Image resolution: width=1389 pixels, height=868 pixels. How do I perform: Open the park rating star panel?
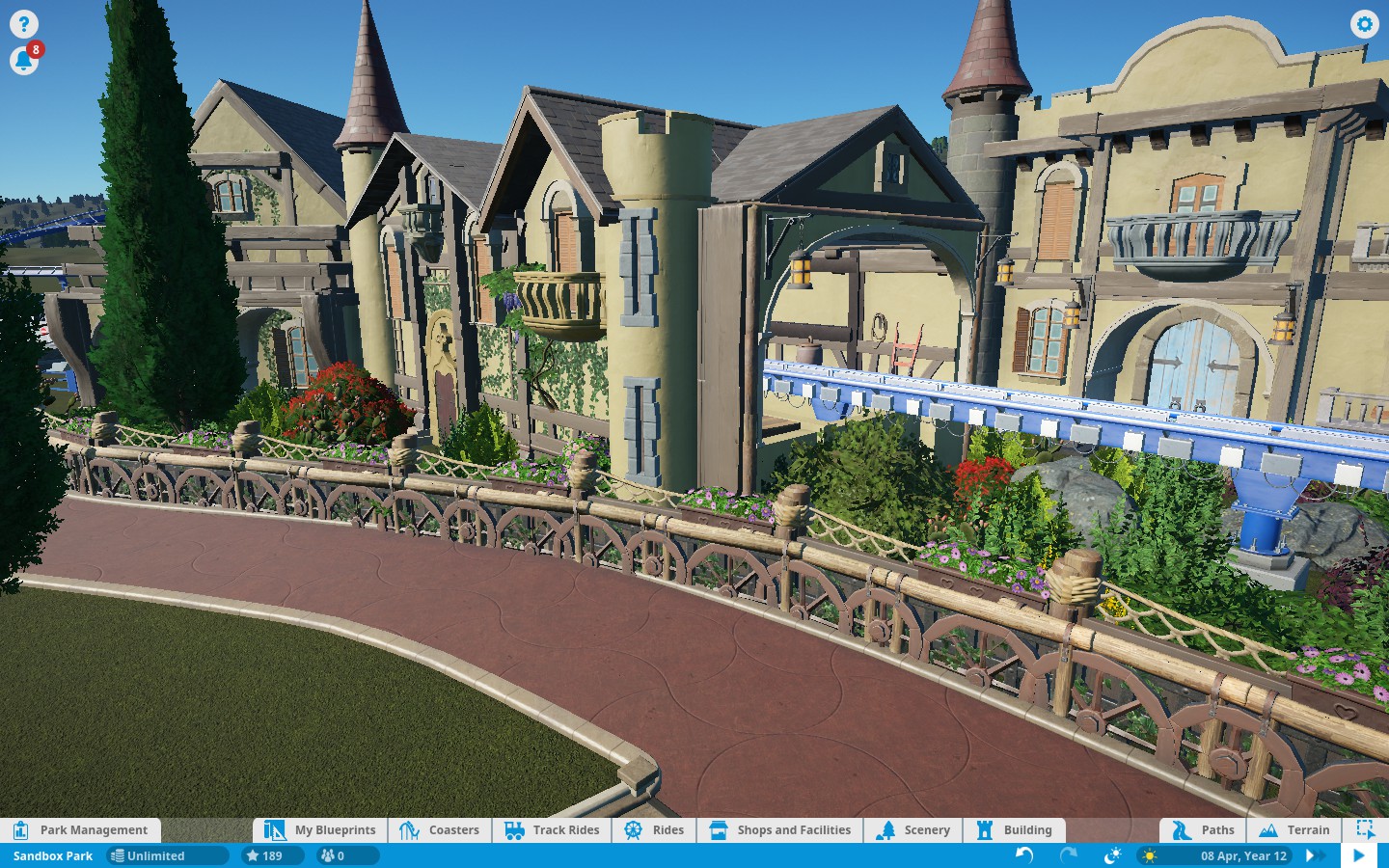[263, 855]
